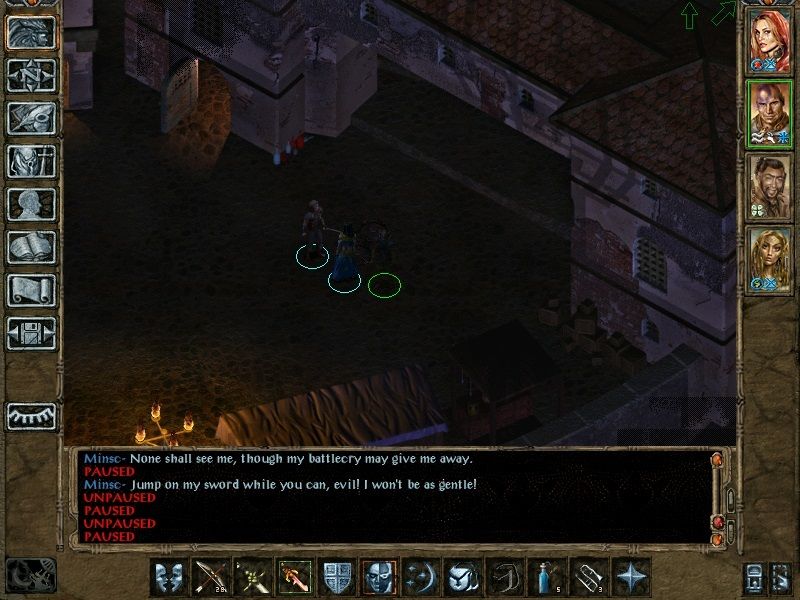The width and height of the screenshot is (800, 600).
Task: Open special abilities star button
Action: pyautogui.click(x=631, y=577)
